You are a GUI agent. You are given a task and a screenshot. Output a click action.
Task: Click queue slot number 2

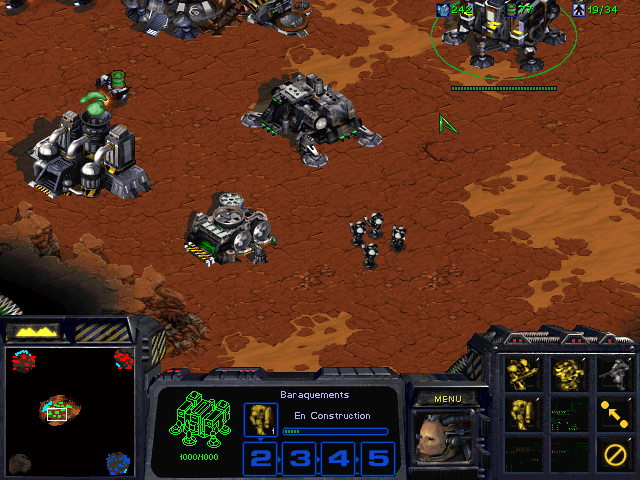[261, 458]
